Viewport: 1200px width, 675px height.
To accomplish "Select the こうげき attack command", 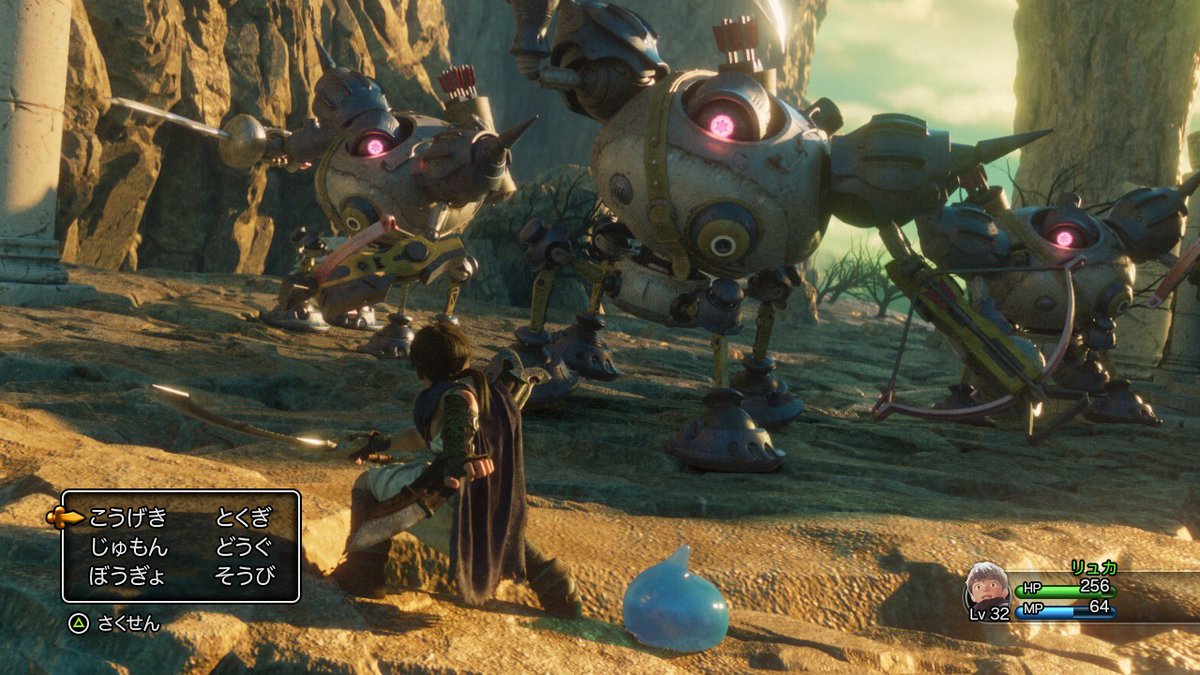I will [x=128, y=518].
